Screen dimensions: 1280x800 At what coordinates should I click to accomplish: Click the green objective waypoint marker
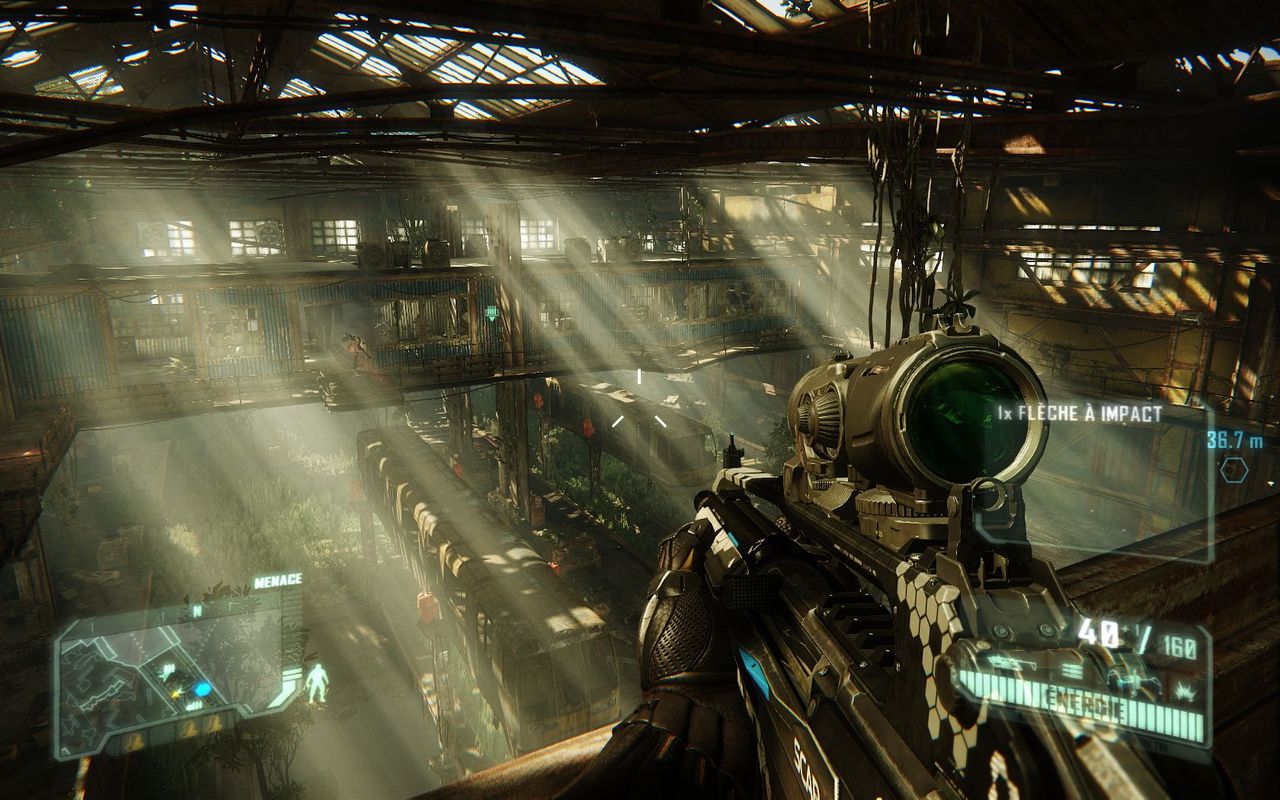click(491, 314)
